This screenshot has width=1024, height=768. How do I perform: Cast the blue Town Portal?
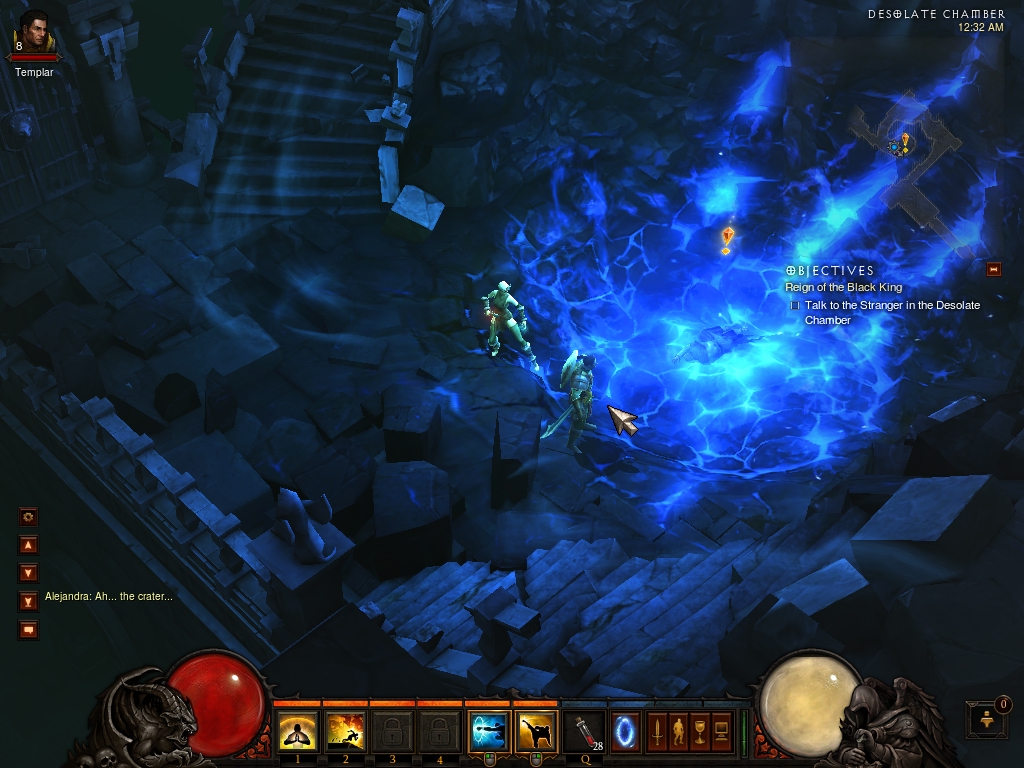pos(627,729)
